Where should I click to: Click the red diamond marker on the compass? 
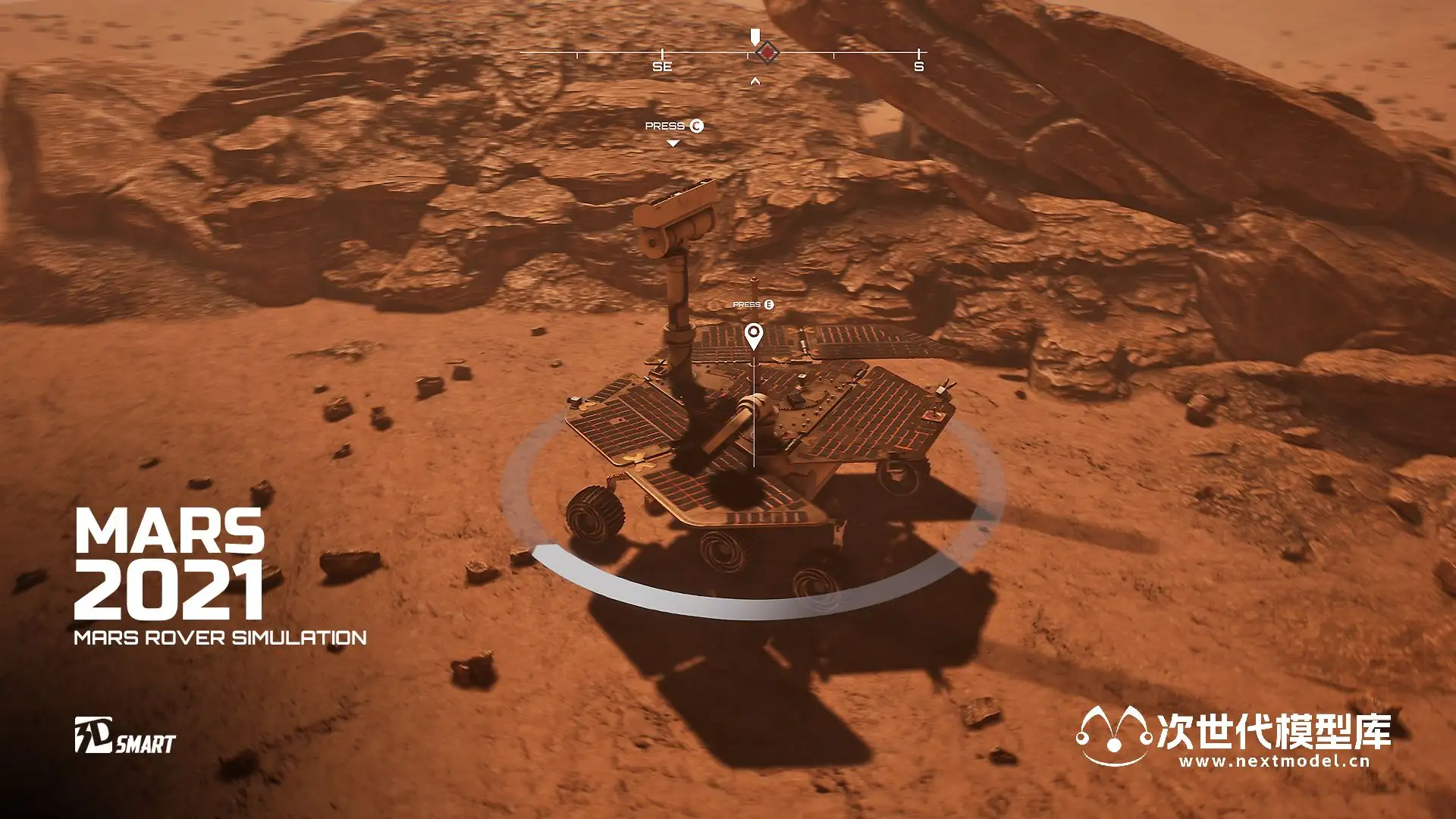pos(768,53)
